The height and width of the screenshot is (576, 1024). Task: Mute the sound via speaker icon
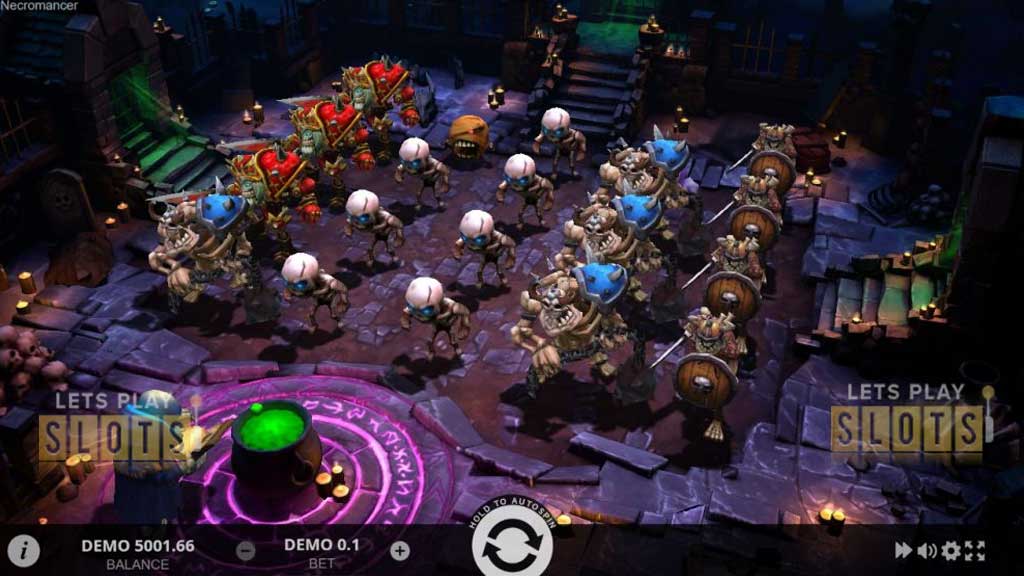point(927,550)
